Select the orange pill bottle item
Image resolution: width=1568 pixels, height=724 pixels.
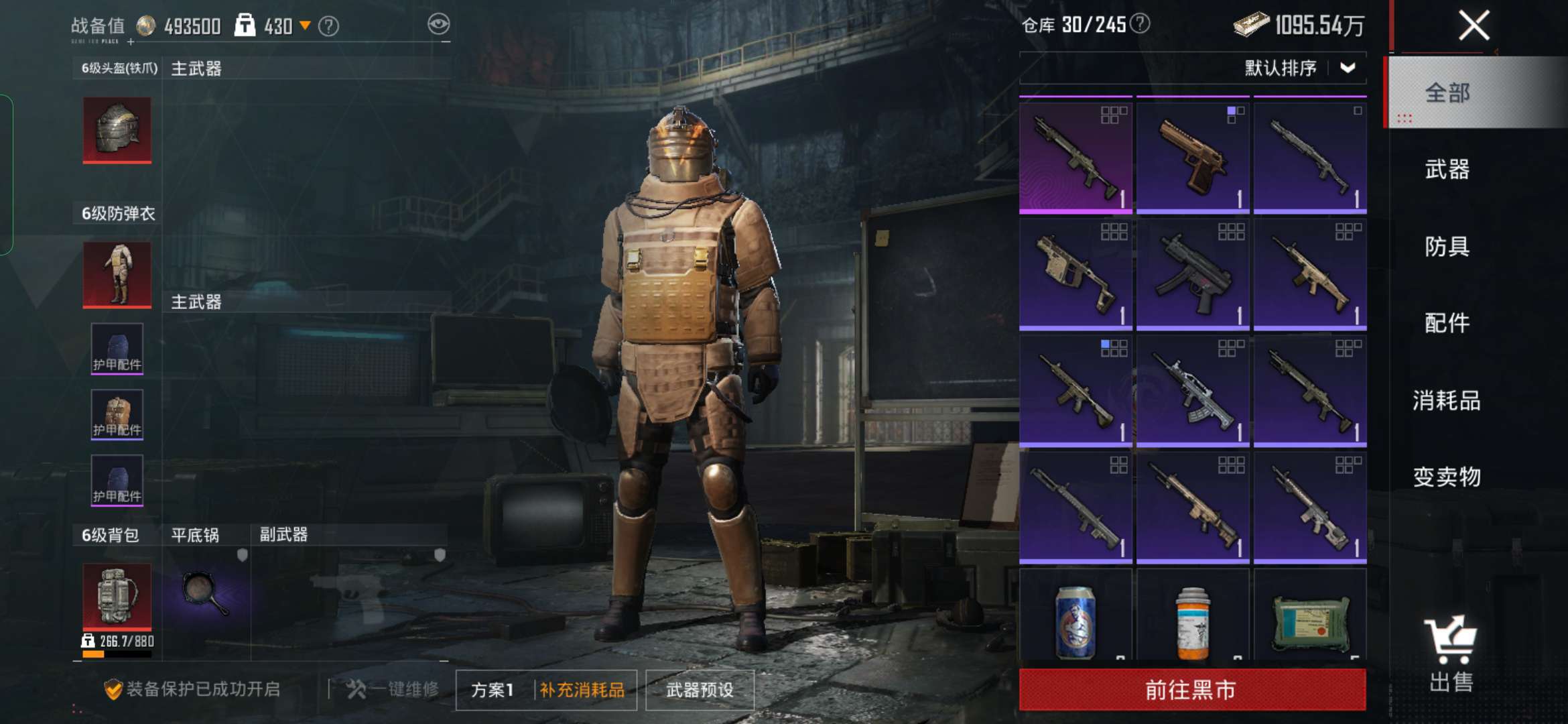[x=1193, y=622]
